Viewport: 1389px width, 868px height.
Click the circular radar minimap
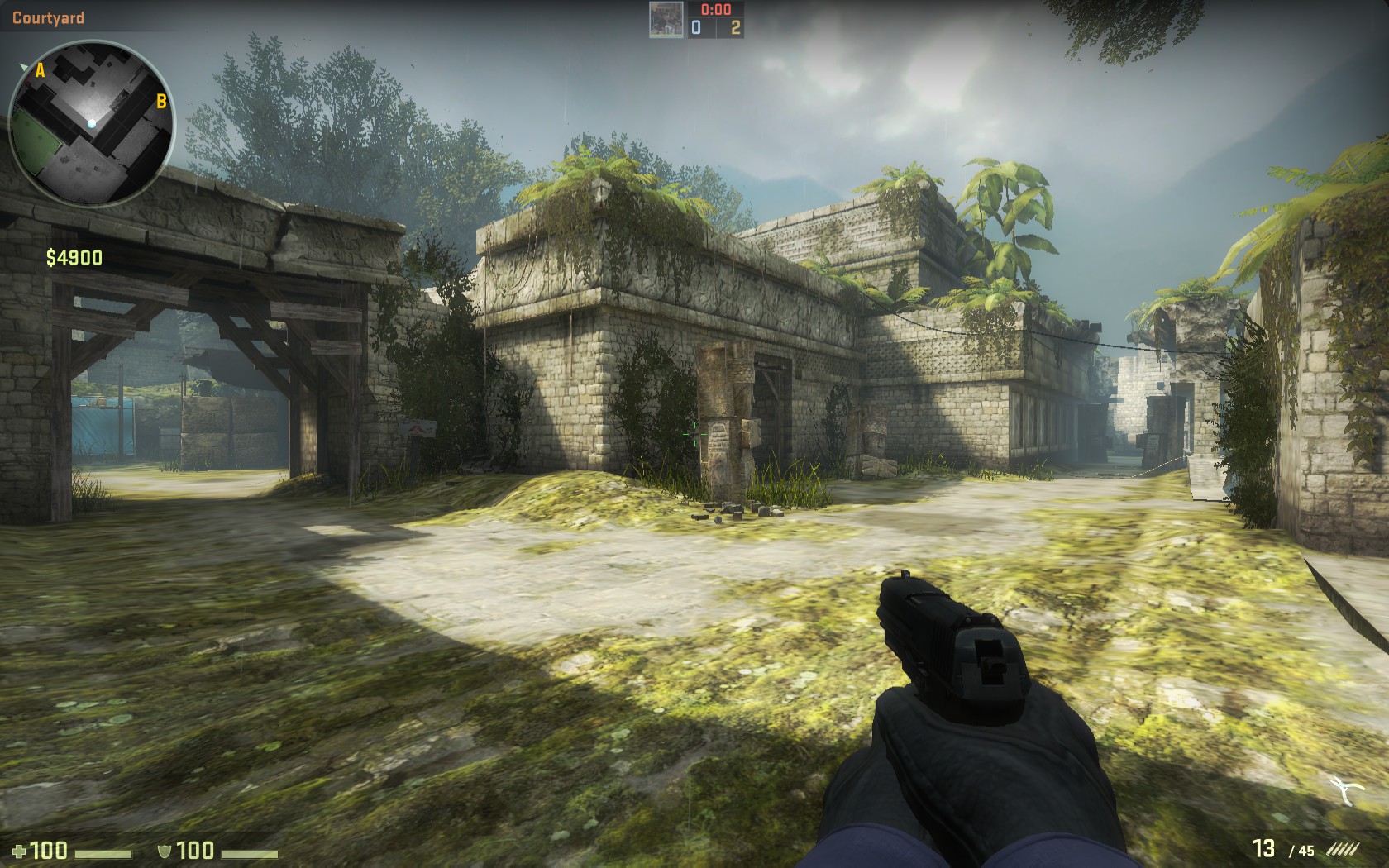coord(91,123)
